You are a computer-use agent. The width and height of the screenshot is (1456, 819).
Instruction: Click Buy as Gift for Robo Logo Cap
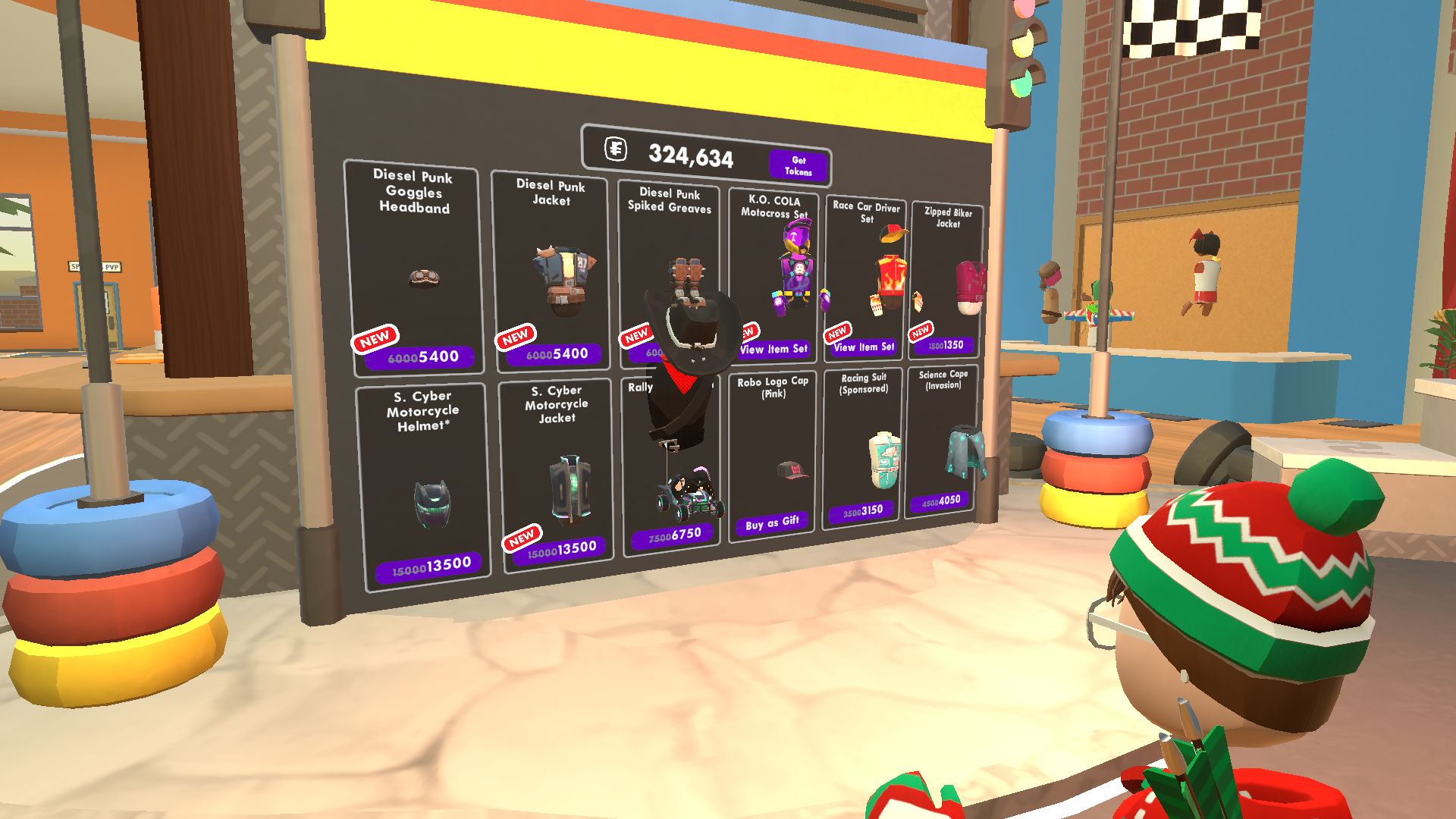(771, 521)
